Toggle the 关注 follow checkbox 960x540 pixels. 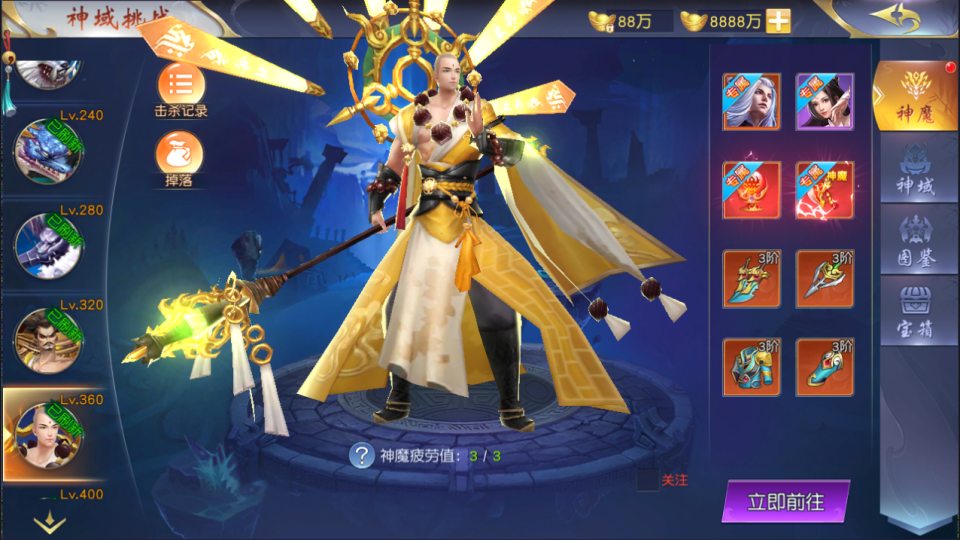click(x=648, y=480)
